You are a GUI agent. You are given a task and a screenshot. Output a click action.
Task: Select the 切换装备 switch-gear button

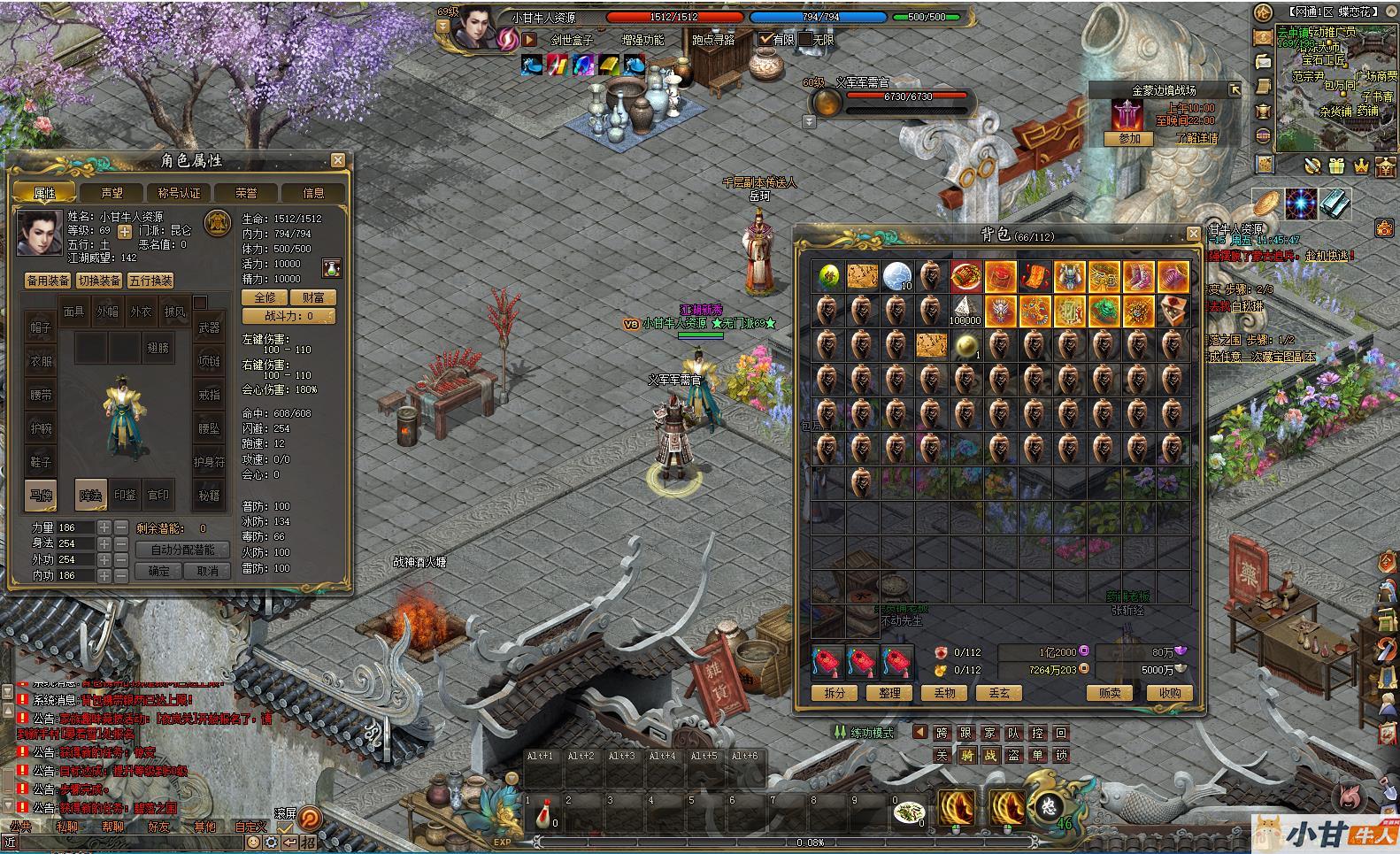[x=99, y=281]
